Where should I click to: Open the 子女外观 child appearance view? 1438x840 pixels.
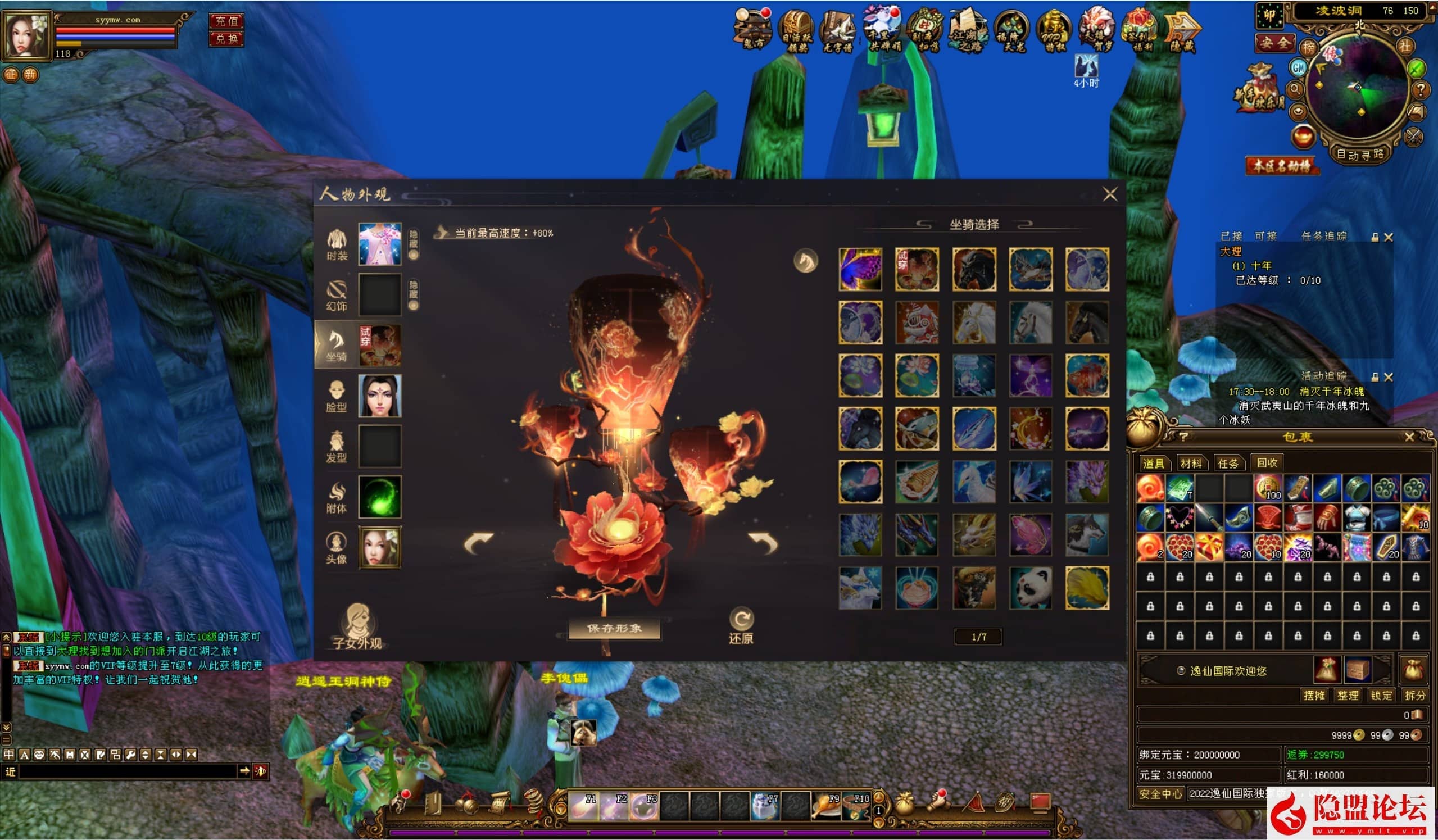[357, 626]
